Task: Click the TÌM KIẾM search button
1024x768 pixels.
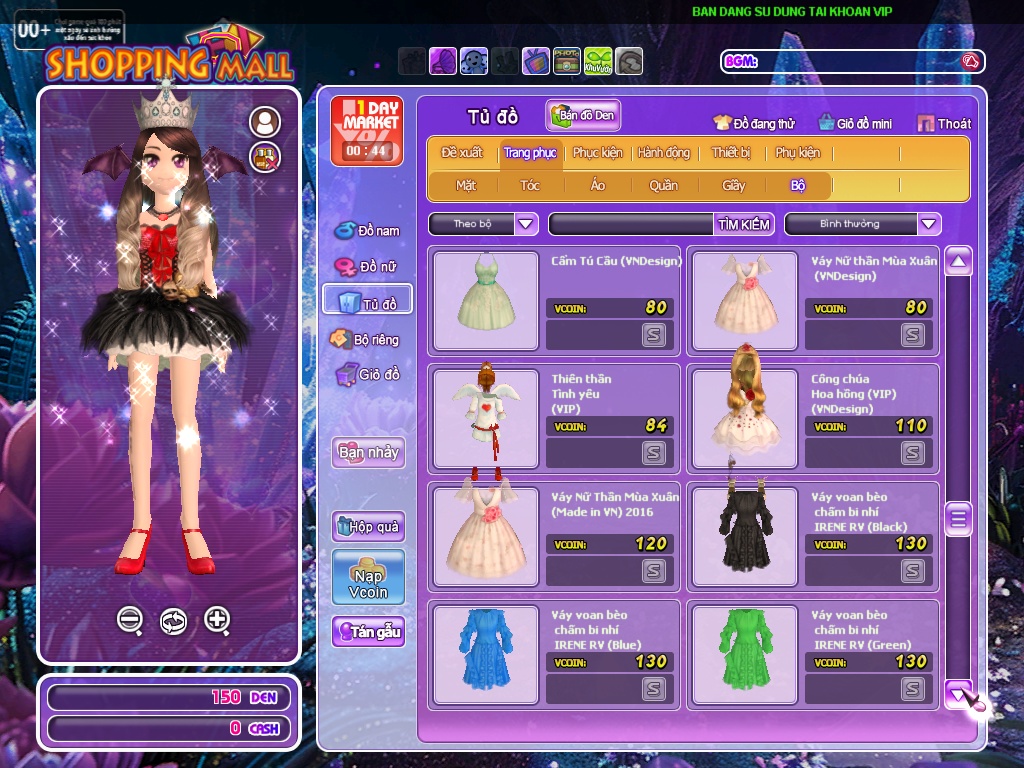Action: pos(744,224)
